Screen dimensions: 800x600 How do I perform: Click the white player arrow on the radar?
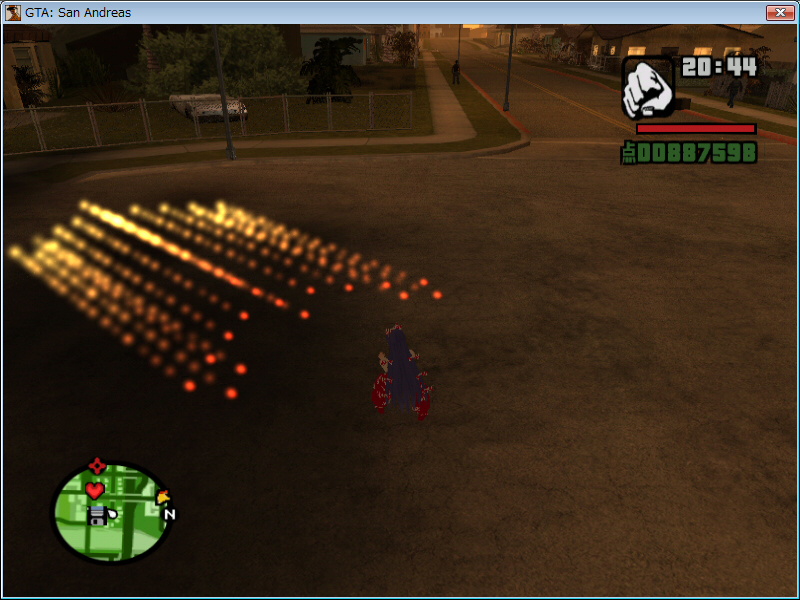[111, 515]
